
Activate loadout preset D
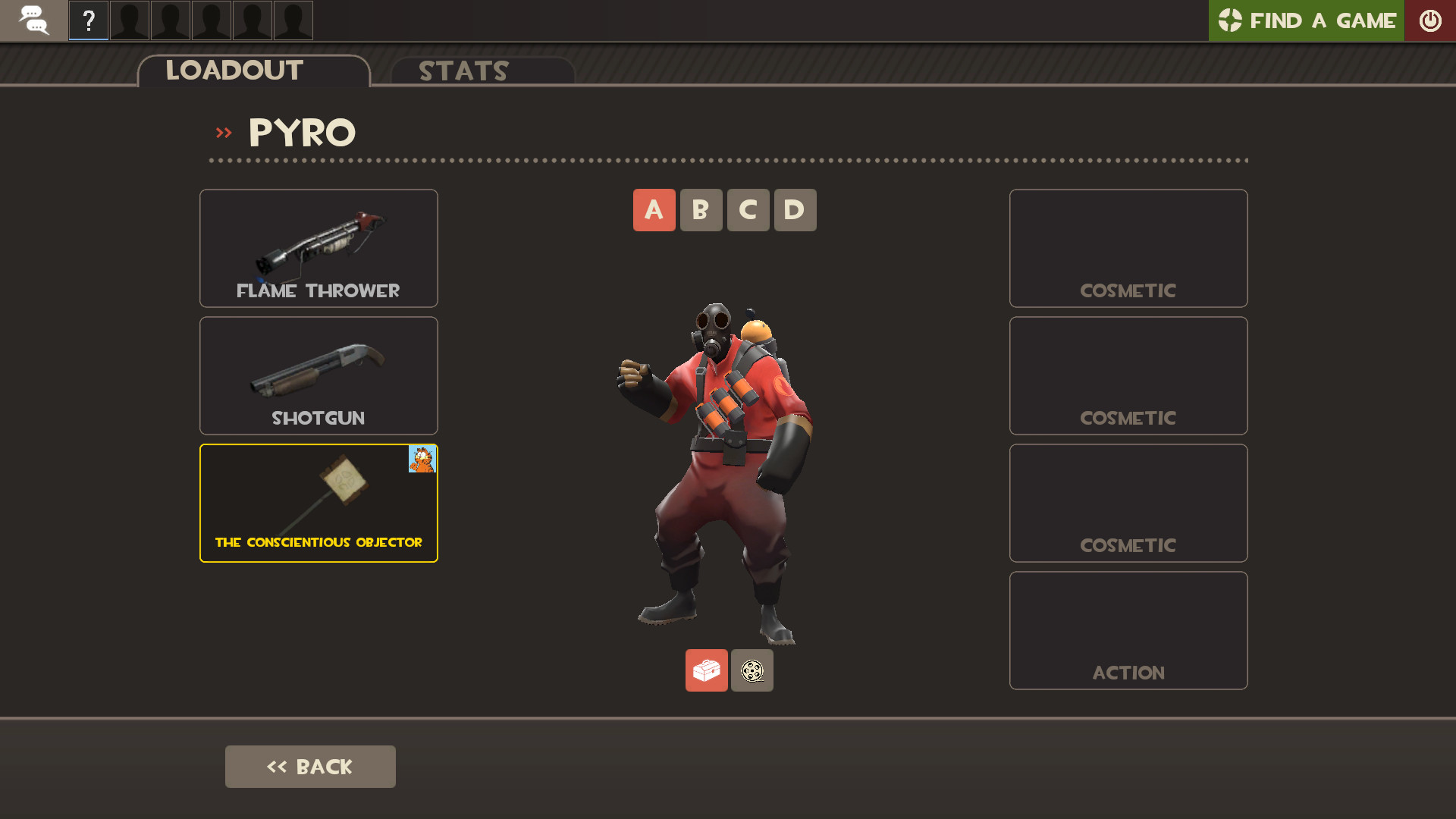(795, 210)
